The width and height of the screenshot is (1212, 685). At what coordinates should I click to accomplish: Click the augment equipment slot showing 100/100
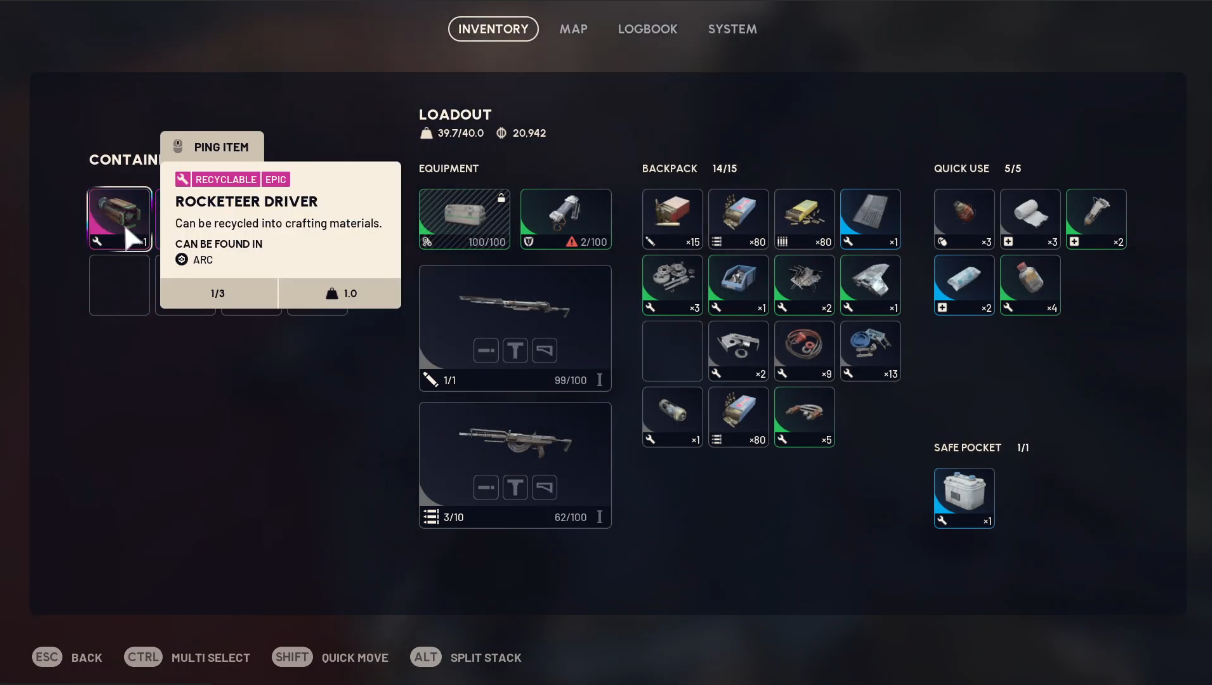click(x=464, y=219)
